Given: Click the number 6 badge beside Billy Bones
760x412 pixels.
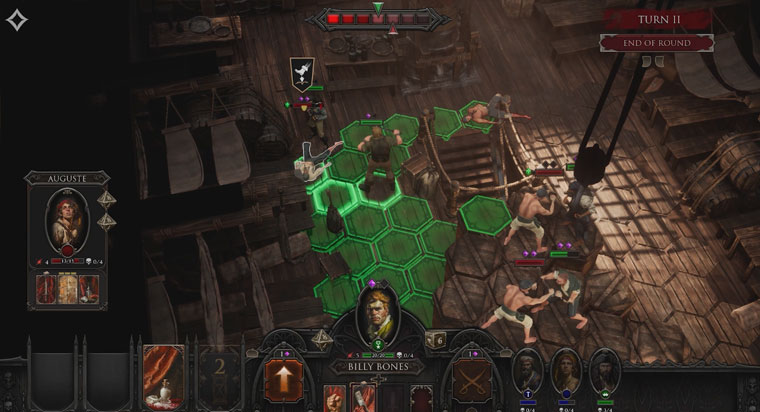Looking at the screenshot, I should (436, 341).
